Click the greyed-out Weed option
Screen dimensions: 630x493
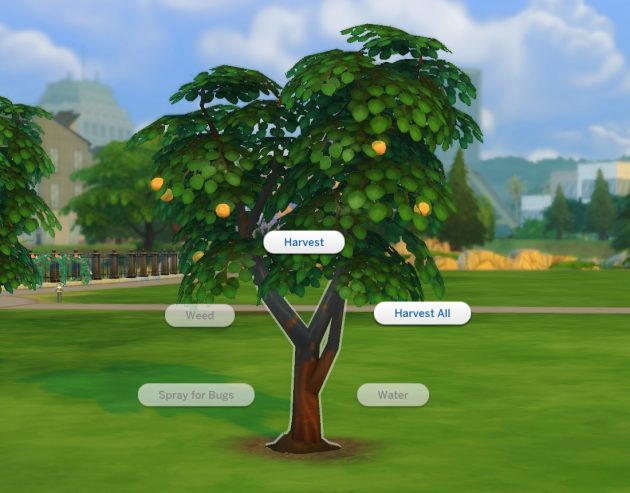pyautogui.click(x=200, y=316)
